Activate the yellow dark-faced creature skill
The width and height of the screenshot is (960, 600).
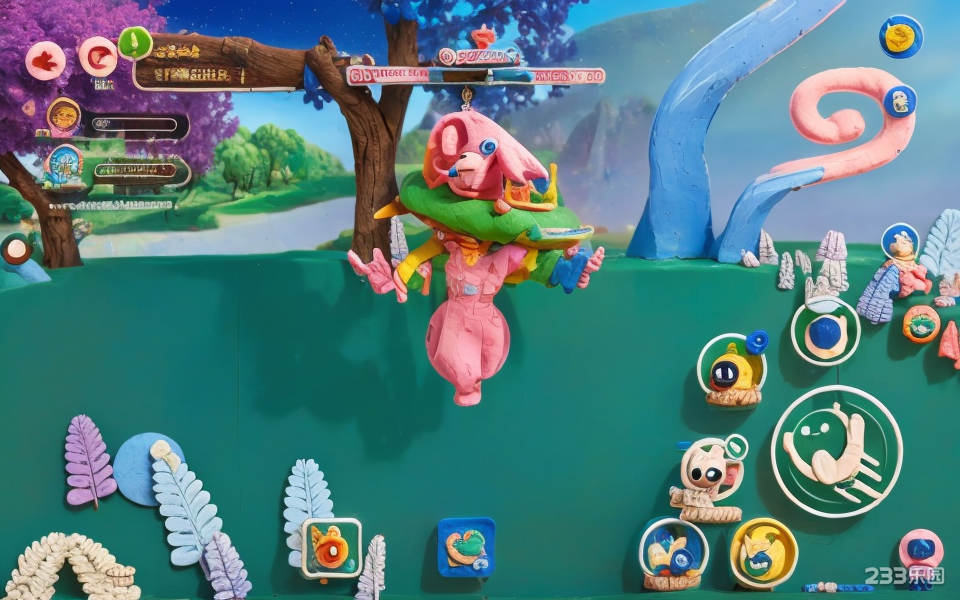(732, 369)
